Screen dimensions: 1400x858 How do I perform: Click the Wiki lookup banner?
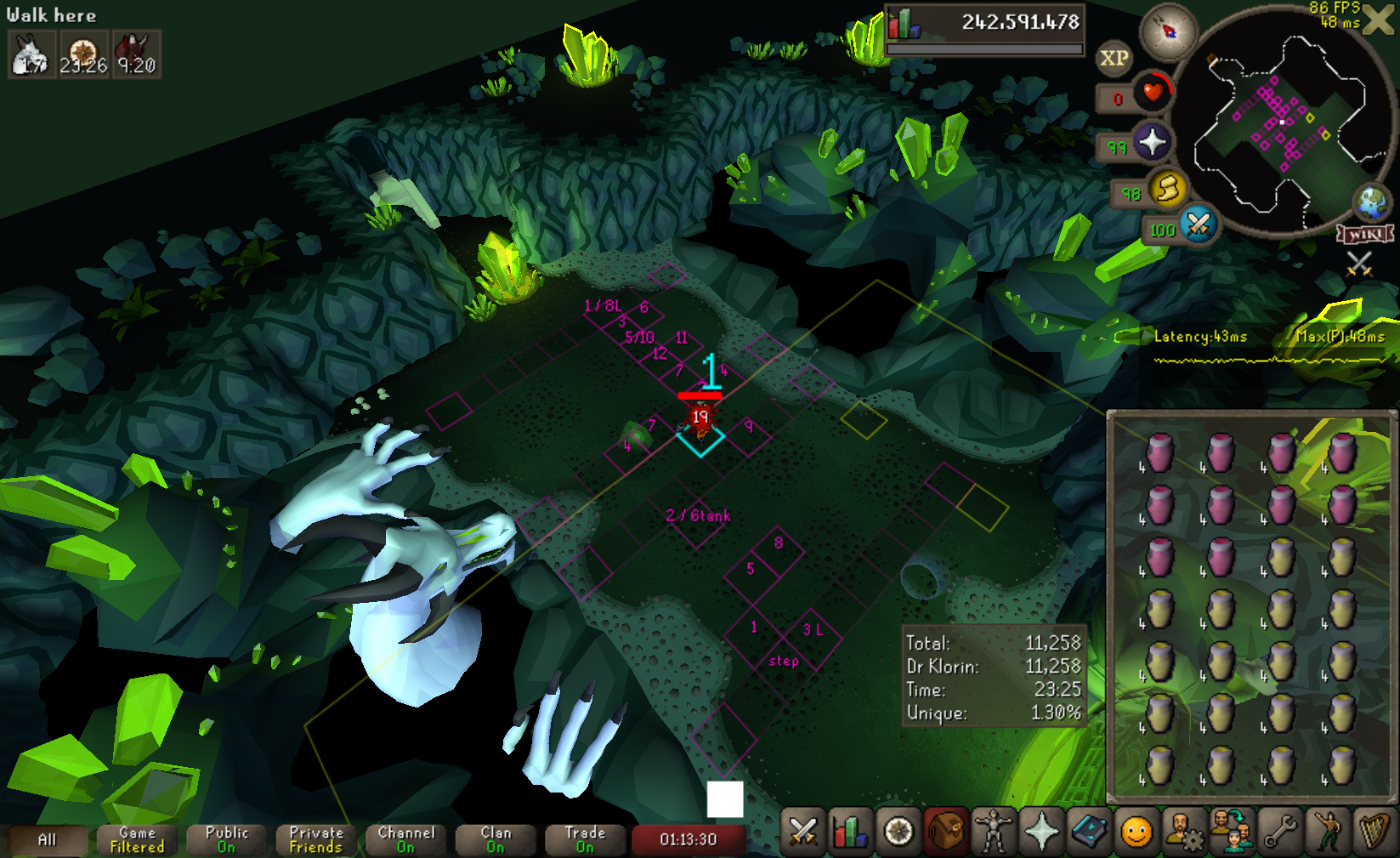point(1365,234)
